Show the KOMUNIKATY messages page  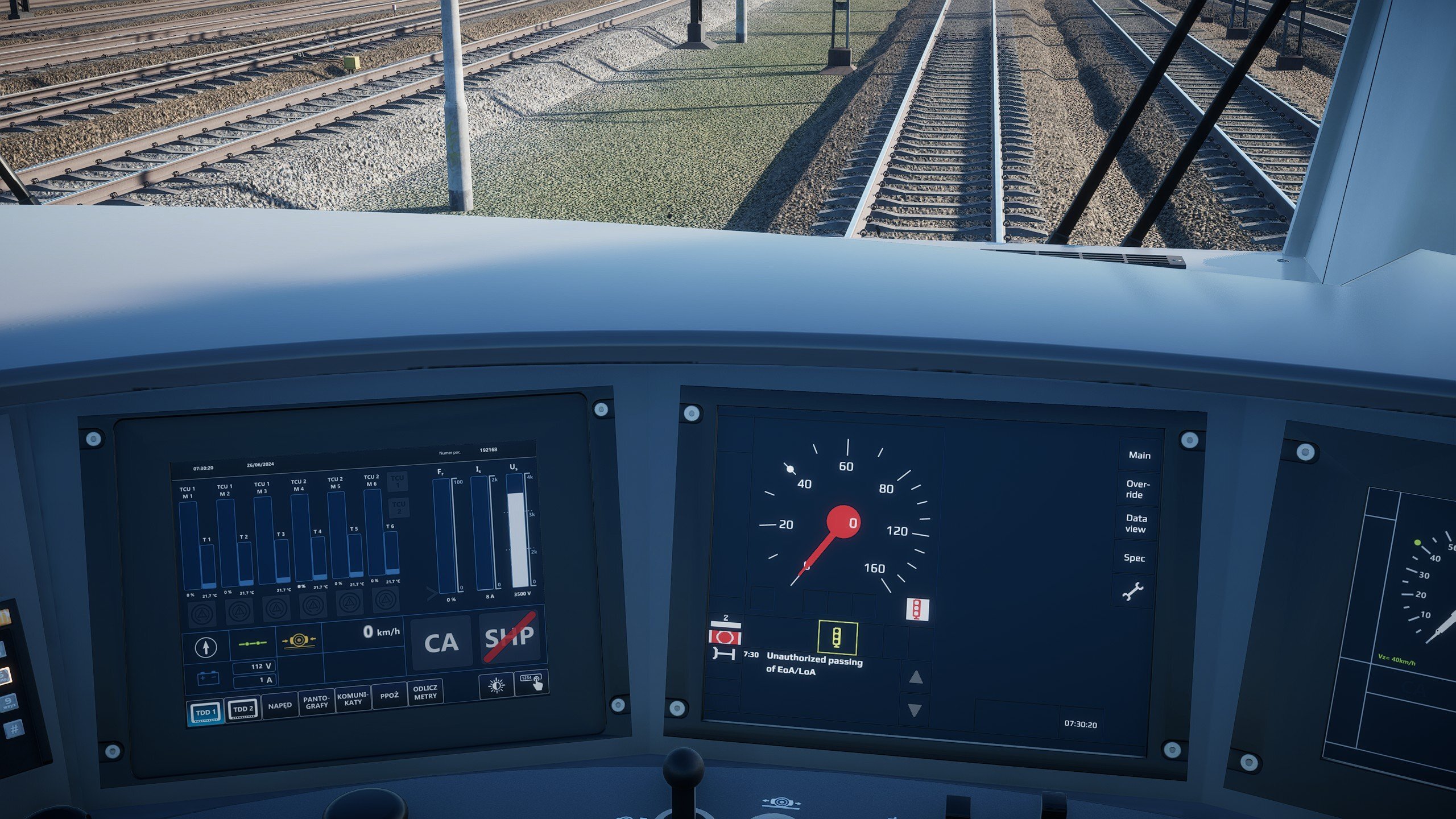353,698
